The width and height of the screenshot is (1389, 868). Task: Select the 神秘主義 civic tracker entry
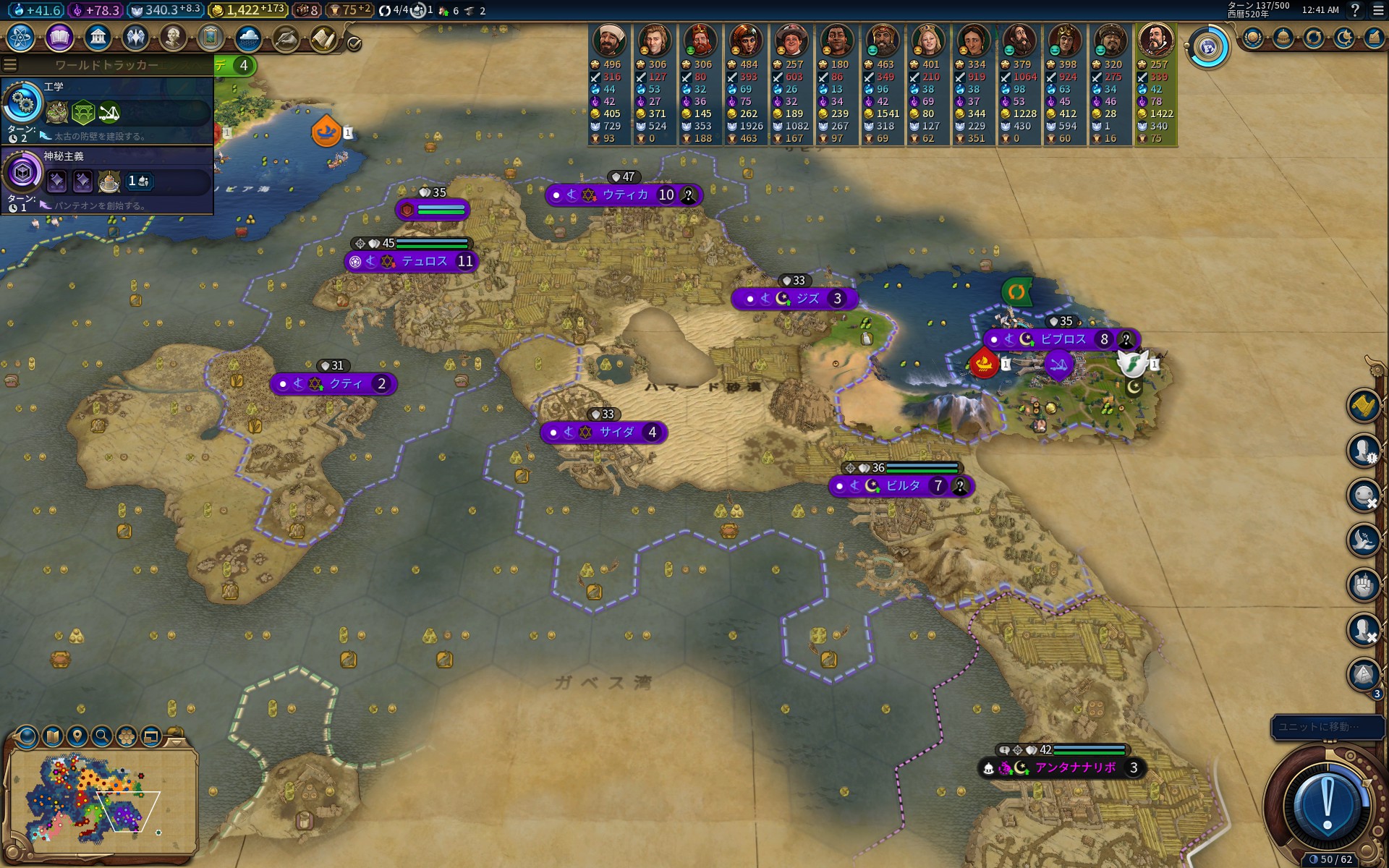(x=107, y=179)
